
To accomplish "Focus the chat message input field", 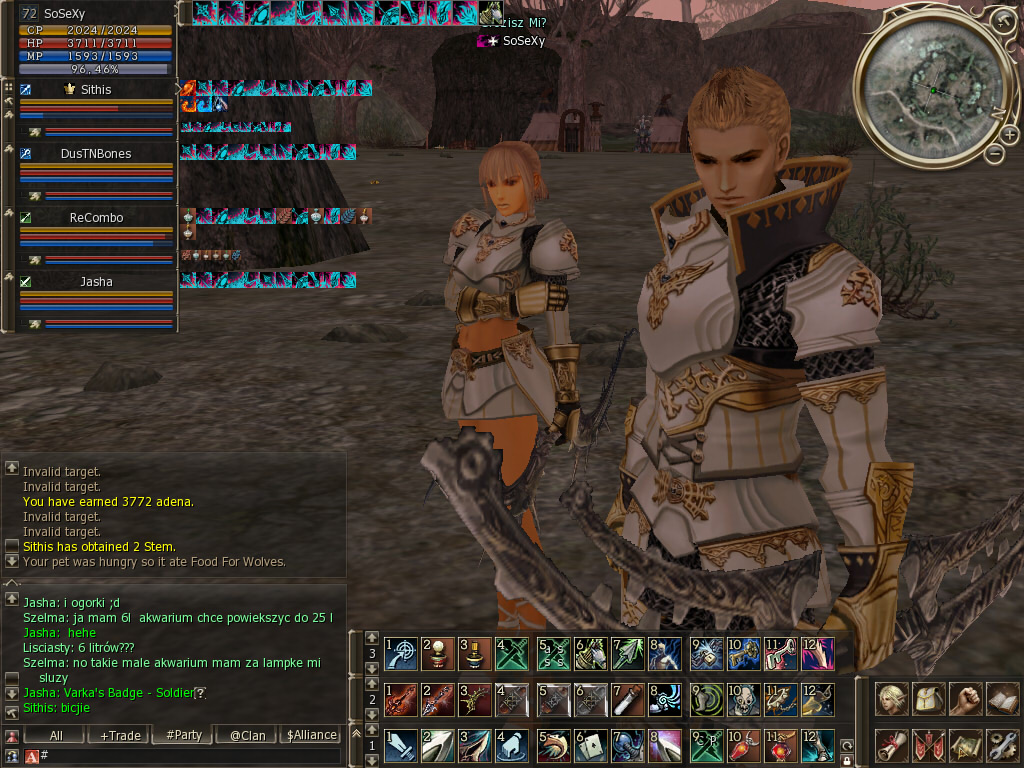I will pyautogui.click(x=190, y=756).
